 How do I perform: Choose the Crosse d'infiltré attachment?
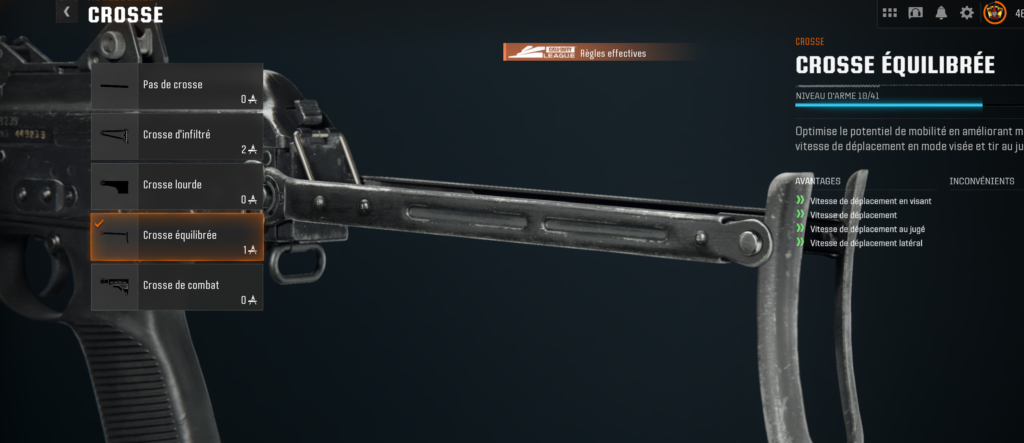(177, 137)
